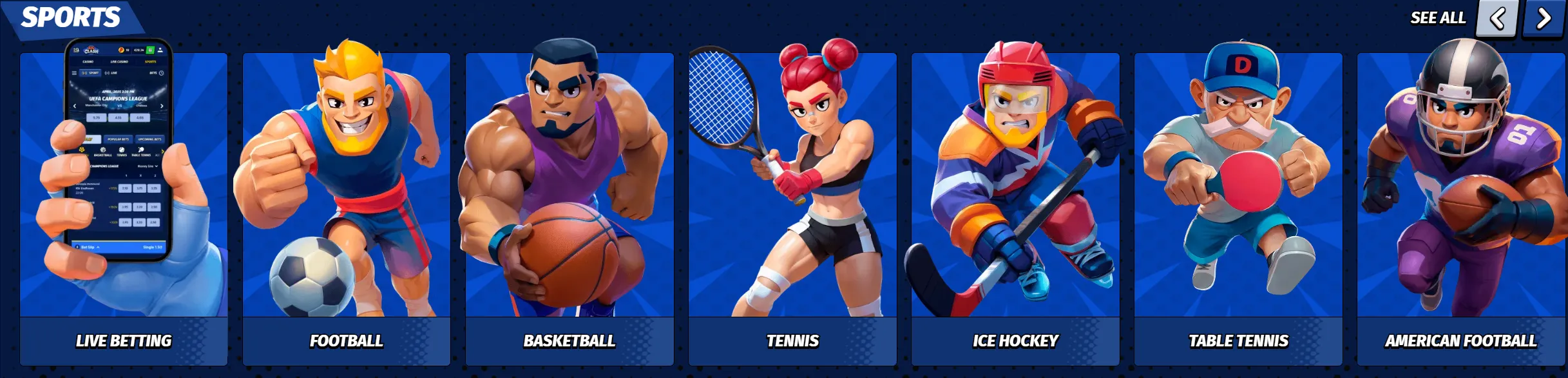
Task: Choose the Basketball sports card
Action: 569,210
